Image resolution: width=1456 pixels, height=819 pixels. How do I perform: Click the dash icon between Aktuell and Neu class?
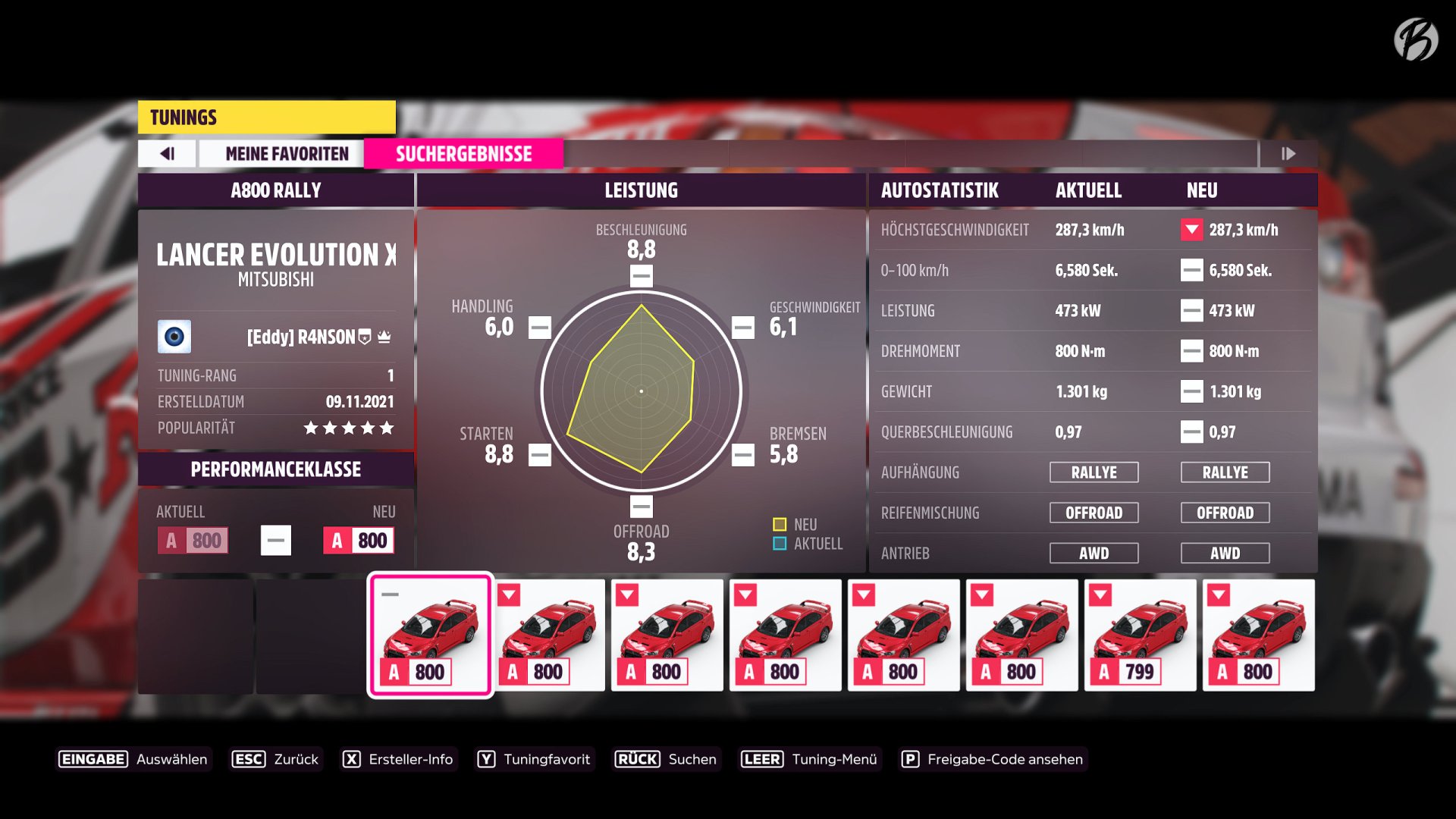pyautogui.click(x=276, y=540)
